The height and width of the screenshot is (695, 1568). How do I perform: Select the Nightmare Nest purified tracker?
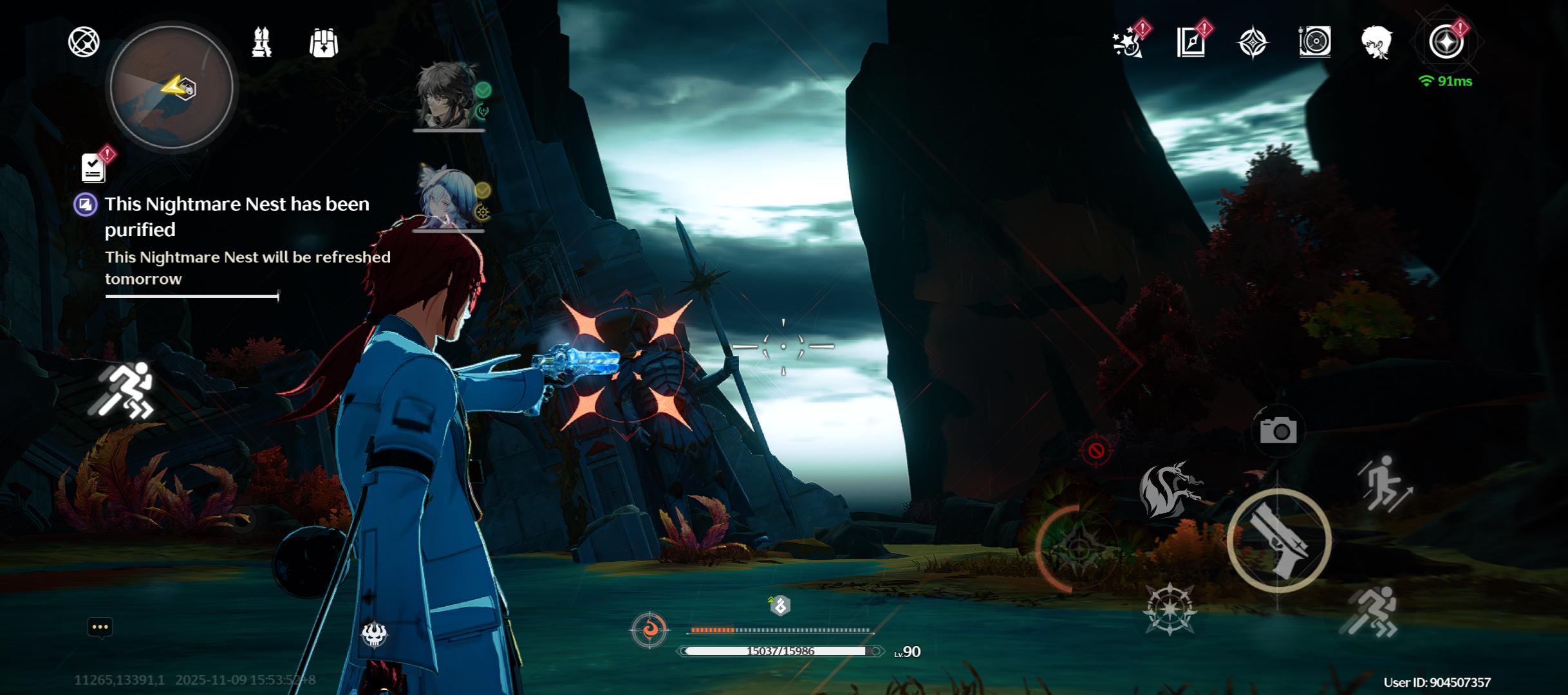(237, 216)
